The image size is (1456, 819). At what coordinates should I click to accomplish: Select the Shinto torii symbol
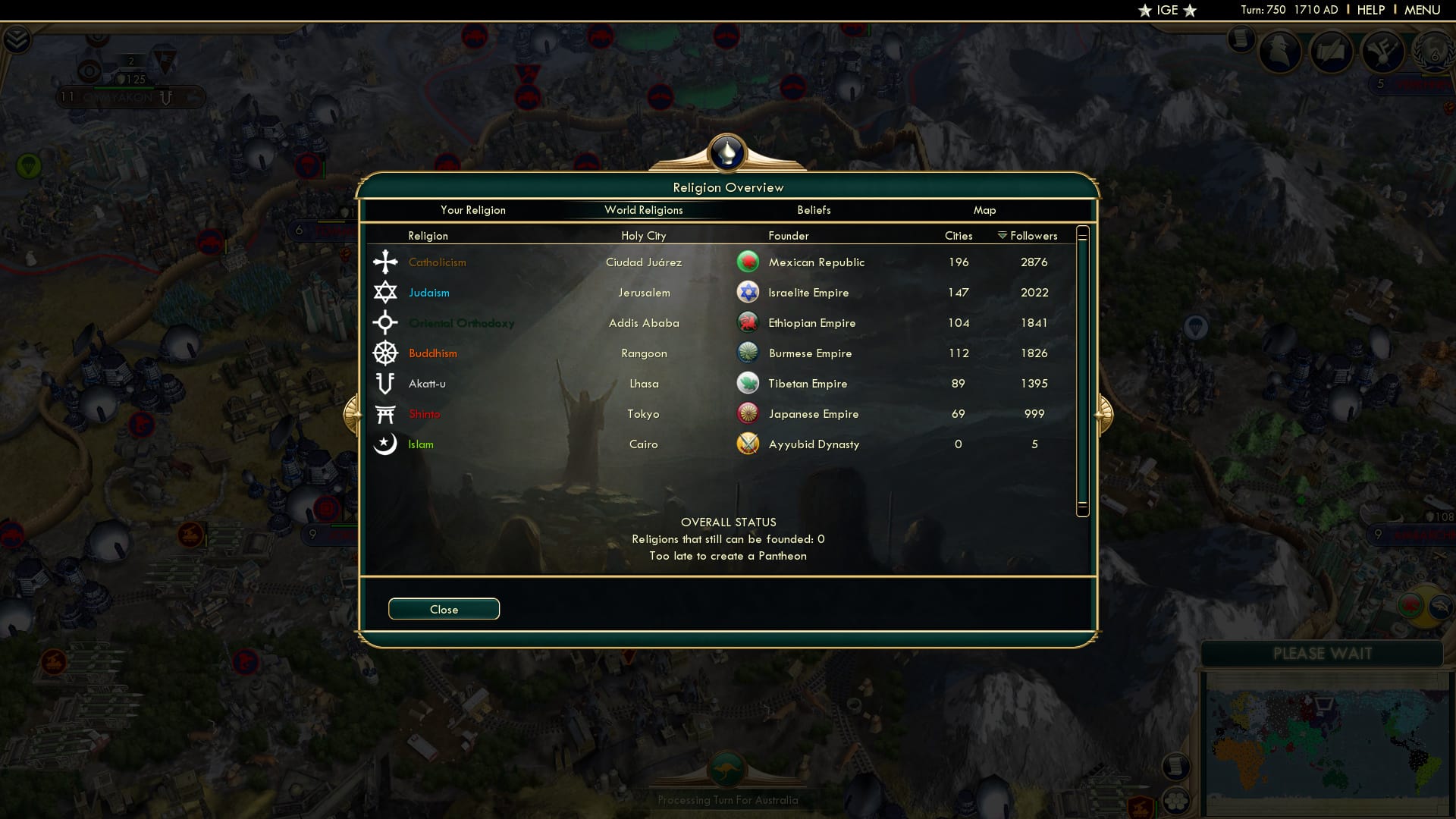tap(386, 413)
